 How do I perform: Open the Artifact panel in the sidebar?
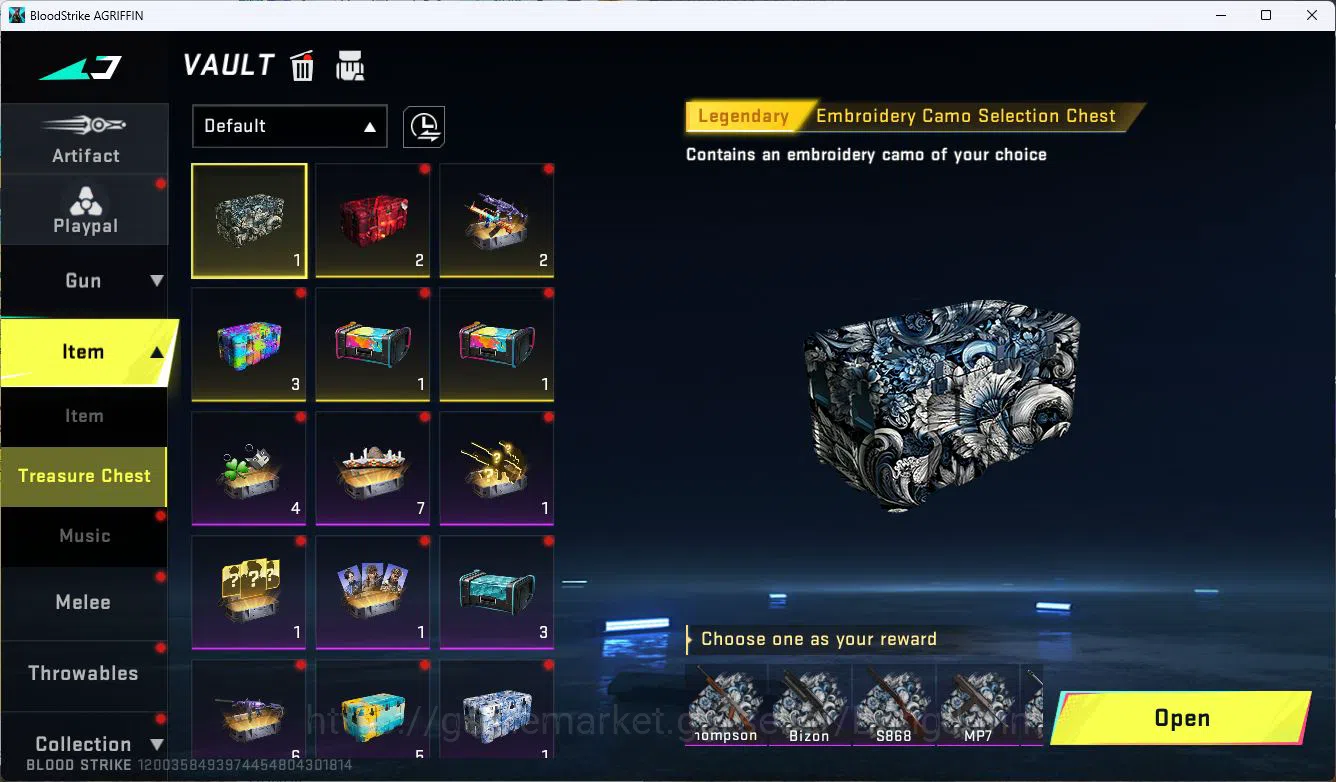tap(84, 138)
